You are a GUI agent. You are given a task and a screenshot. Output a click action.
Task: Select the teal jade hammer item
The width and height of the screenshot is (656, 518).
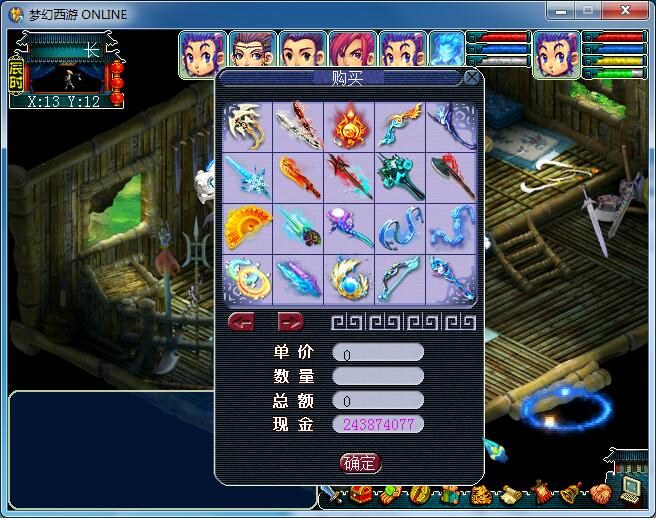point(401,177)
